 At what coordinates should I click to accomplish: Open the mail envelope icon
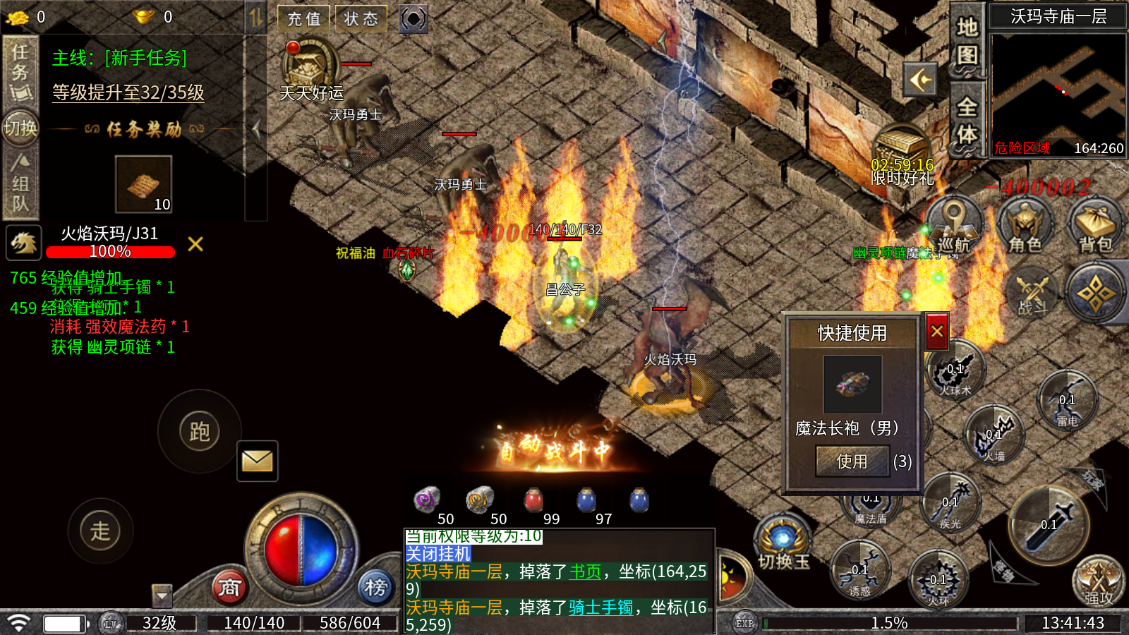click(x=257, y=460)
